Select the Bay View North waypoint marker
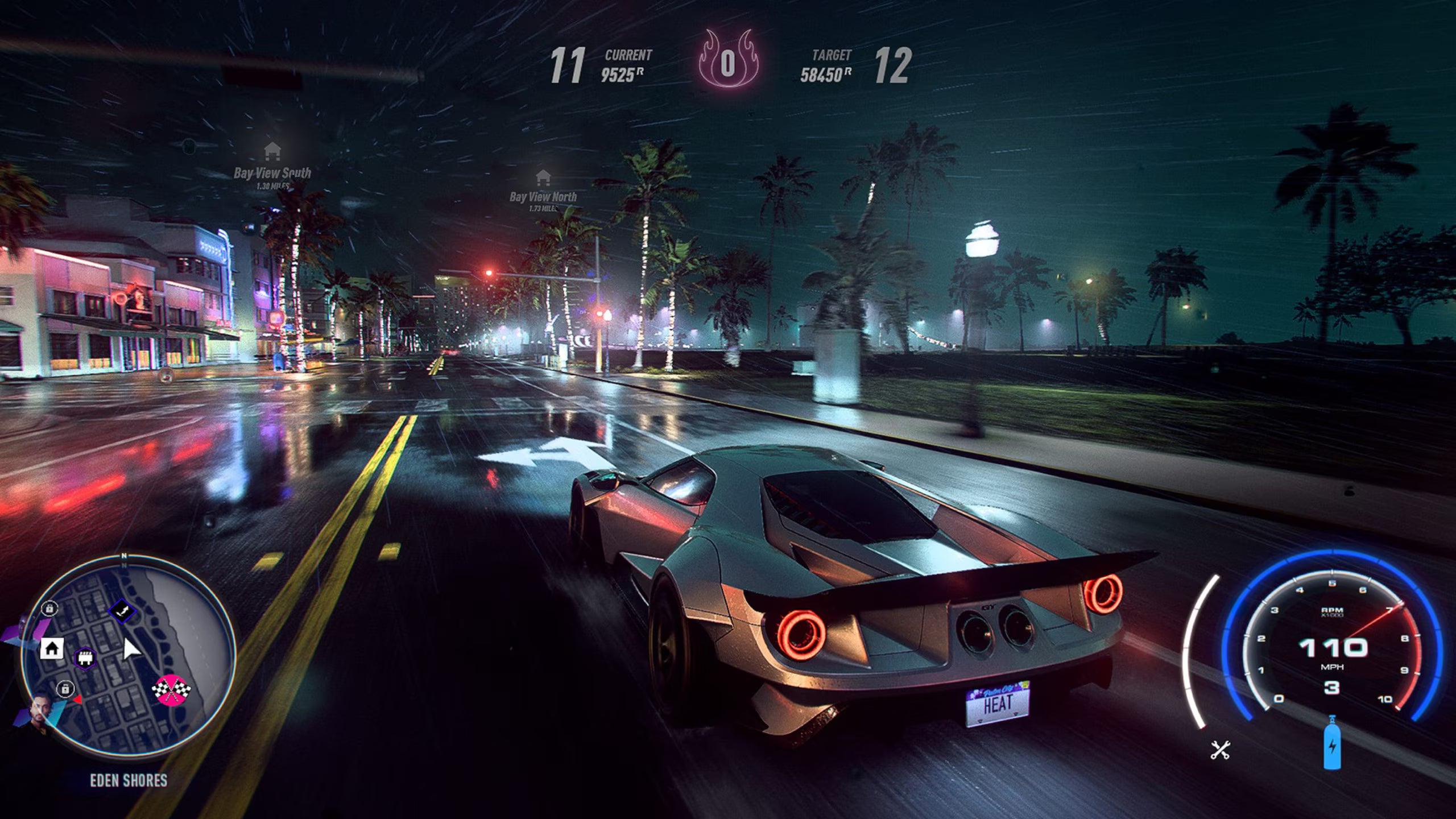Viewport: 1456px width, 819px height. [543, 177]
